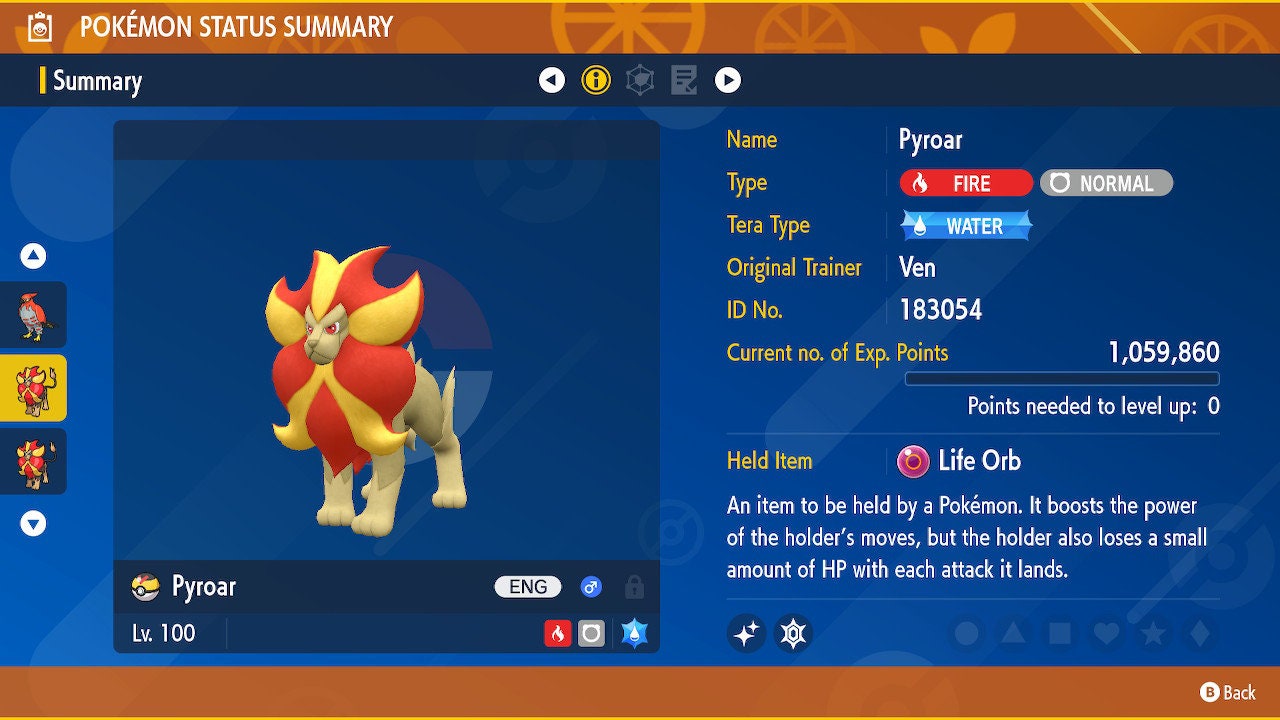
Task: Toggle the Water type badge under the model
Action: pos(637,633)
